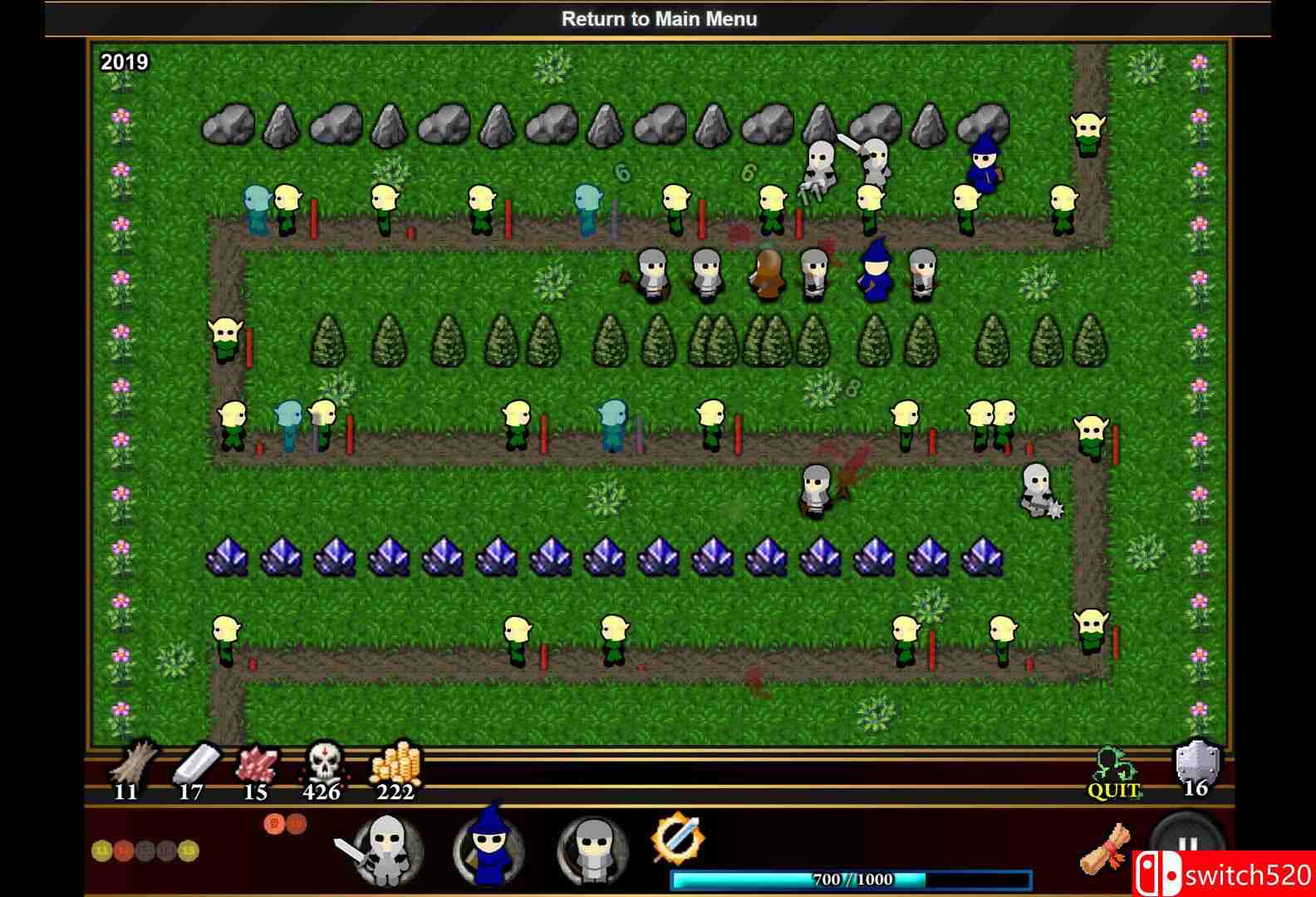Click the silver ingot resource icon showing 17
1316x897 pixels.
pos(193,768)
